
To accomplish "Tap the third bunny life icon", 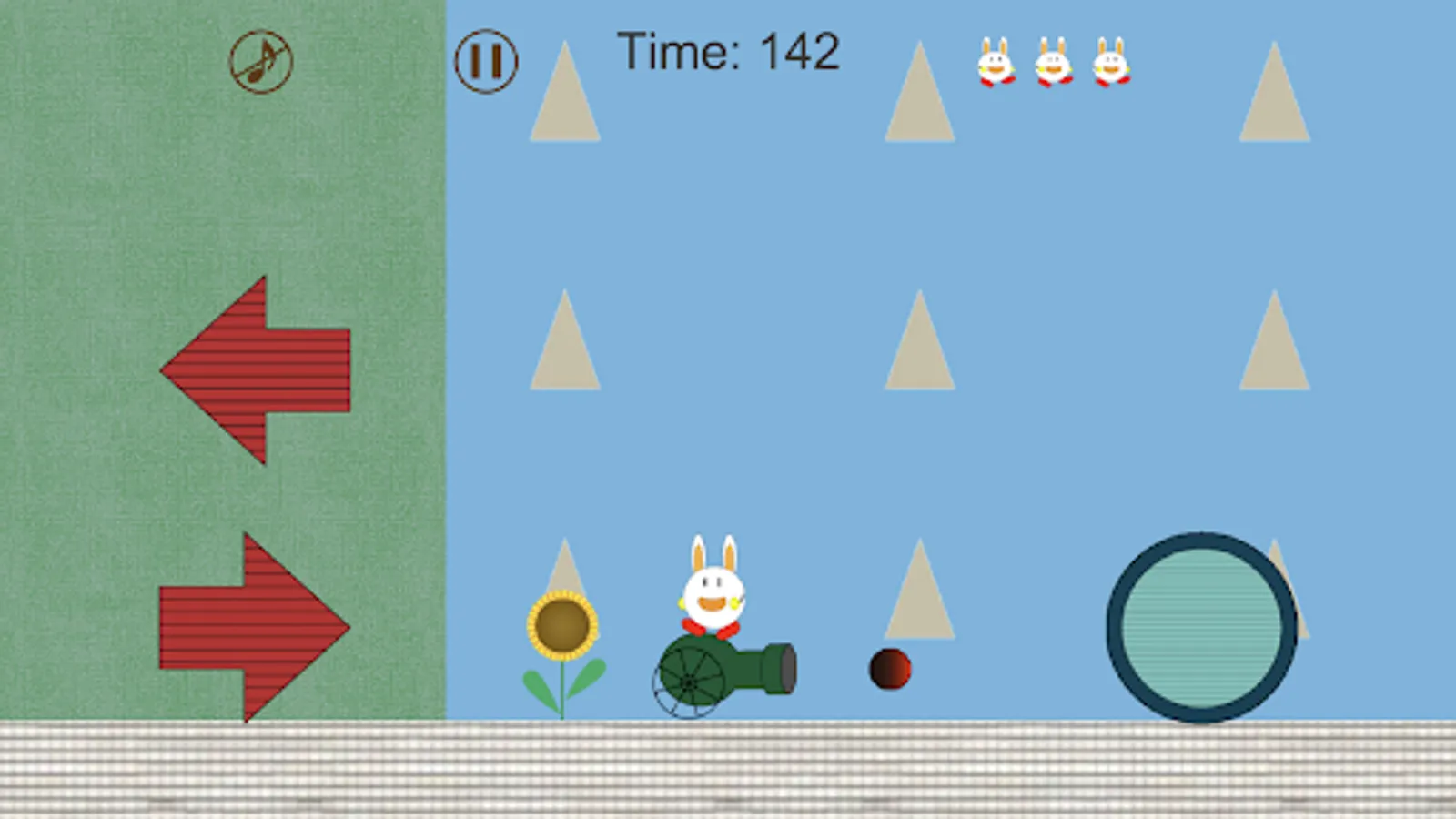I will tap(1112, 64).
